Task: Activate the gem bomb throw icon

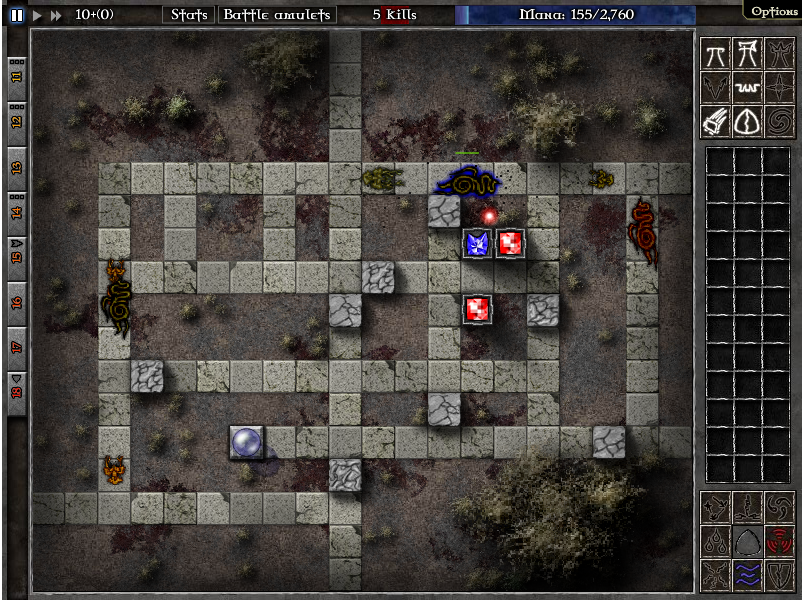Action: (716, 121)
